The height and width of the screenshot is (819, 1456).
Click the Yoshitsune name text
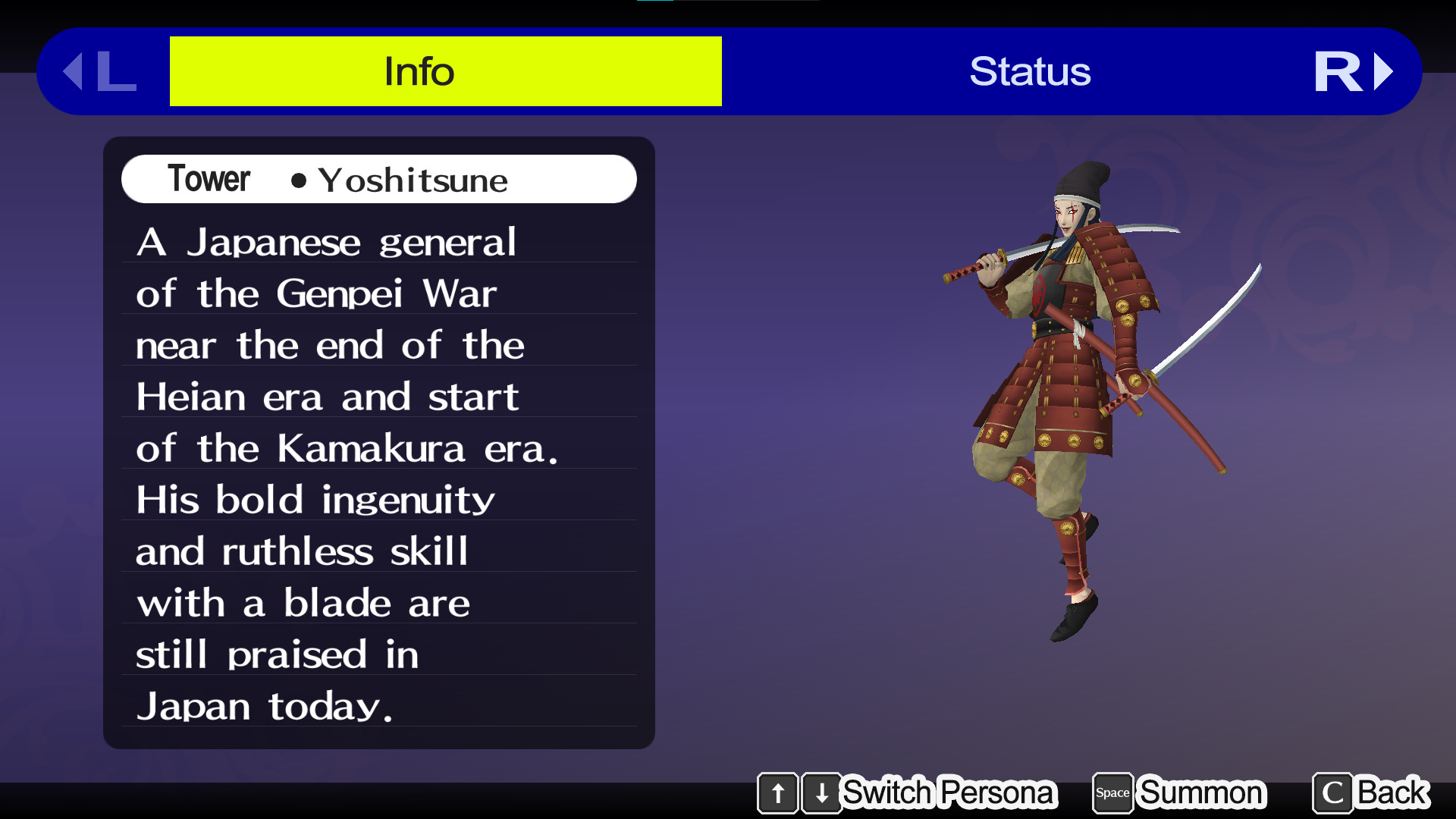coord(413,180)
